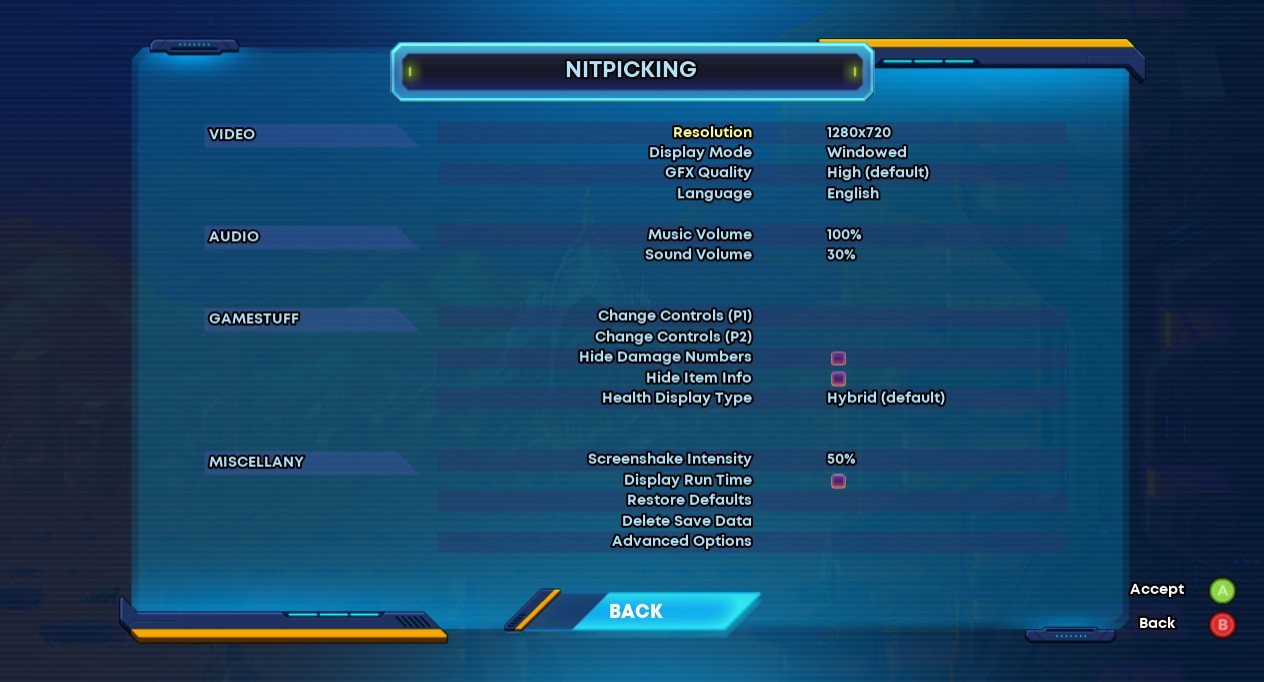Adjust the GFX Quality setting
Image resolution: width=1264 pixels, height=682 pixels.
[708, 172]
